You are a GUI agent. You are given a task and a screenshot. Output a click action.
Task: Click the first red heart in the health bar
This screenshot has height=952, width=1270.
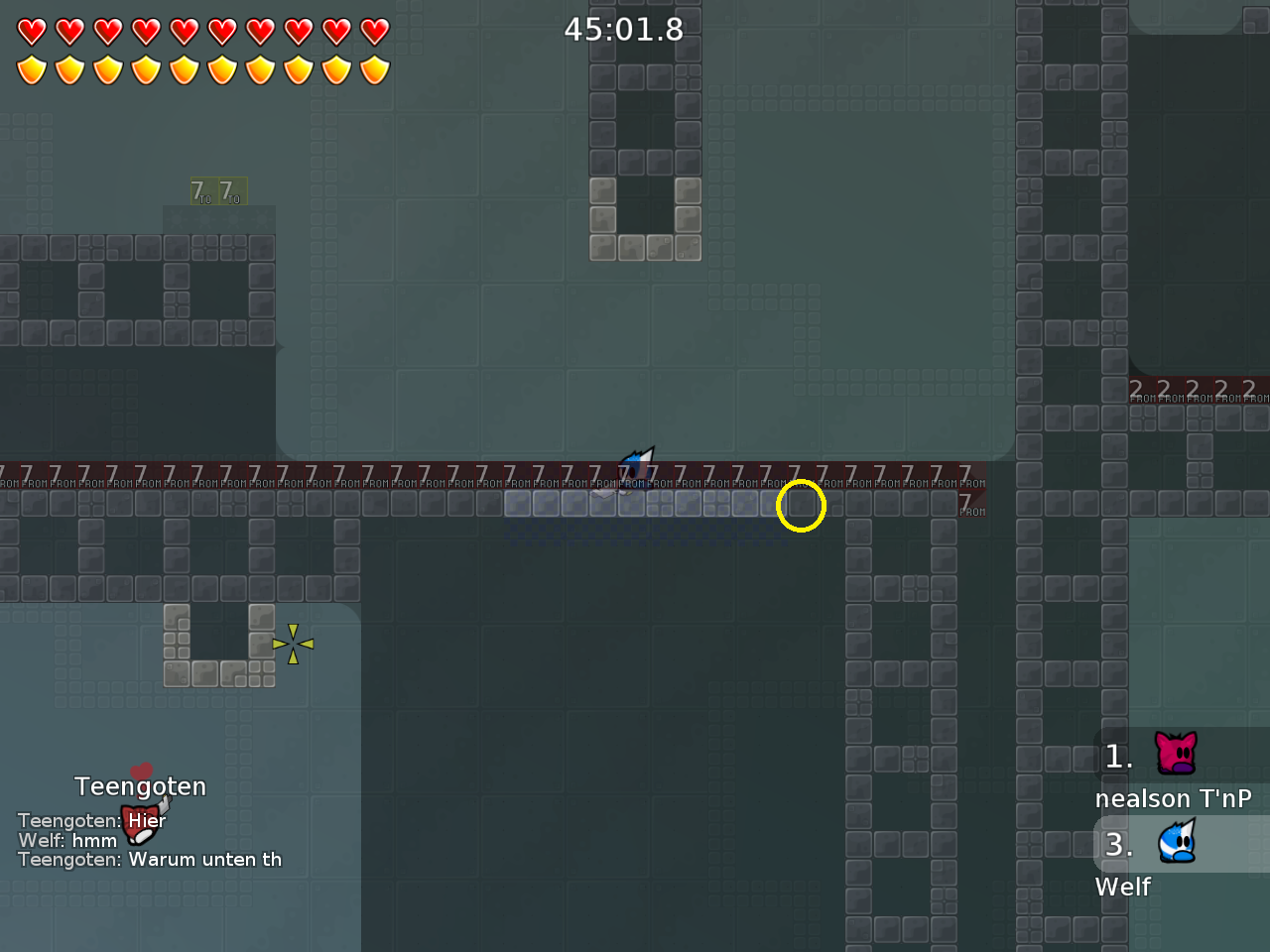click(x=33, y=31)
